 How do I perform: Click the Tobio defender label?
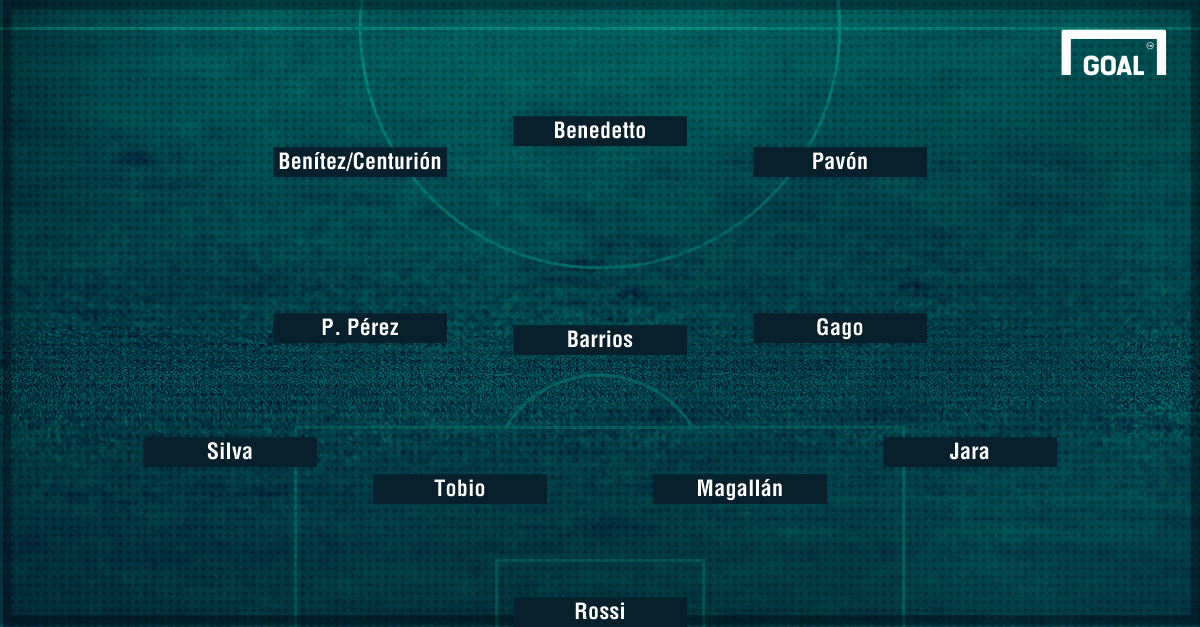pyautogui.click(x=460, y=489)
